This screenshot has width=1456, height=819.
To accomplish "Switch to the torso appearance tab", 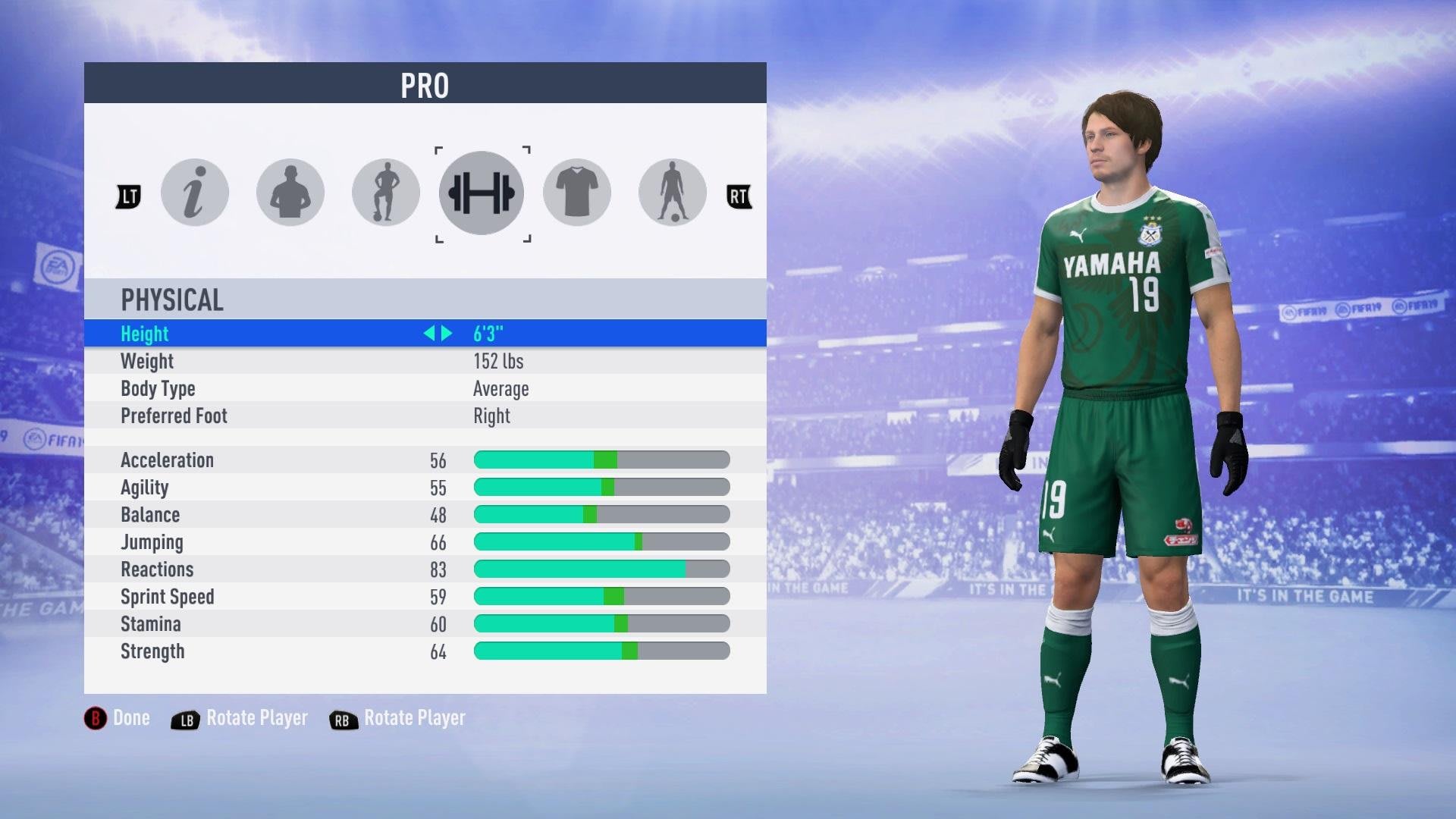I will 290,193.
